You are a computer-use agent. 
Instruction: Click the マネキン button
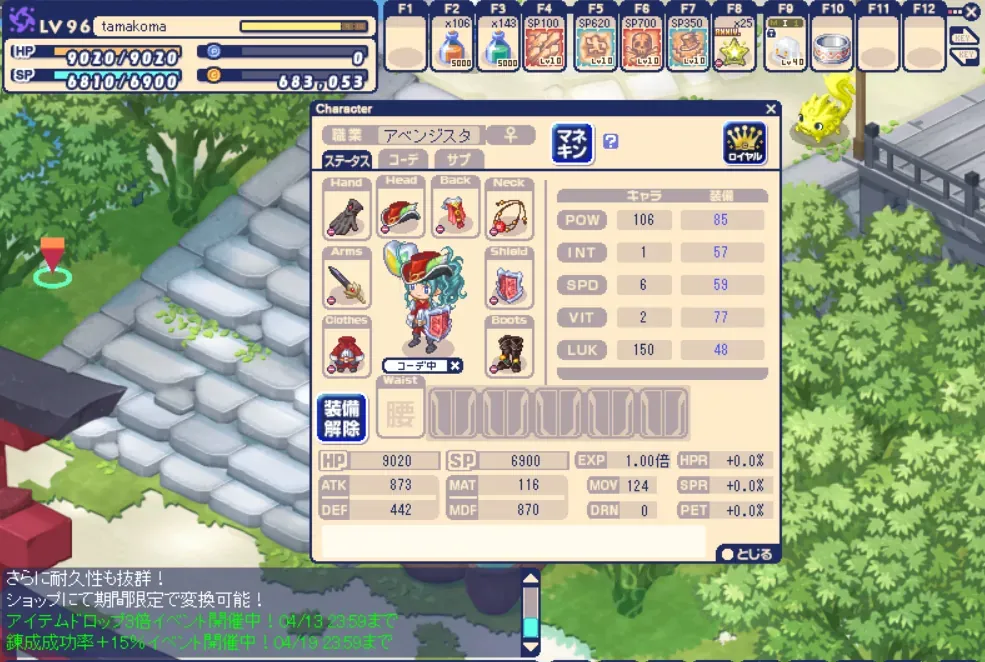[x=572, y=143]
